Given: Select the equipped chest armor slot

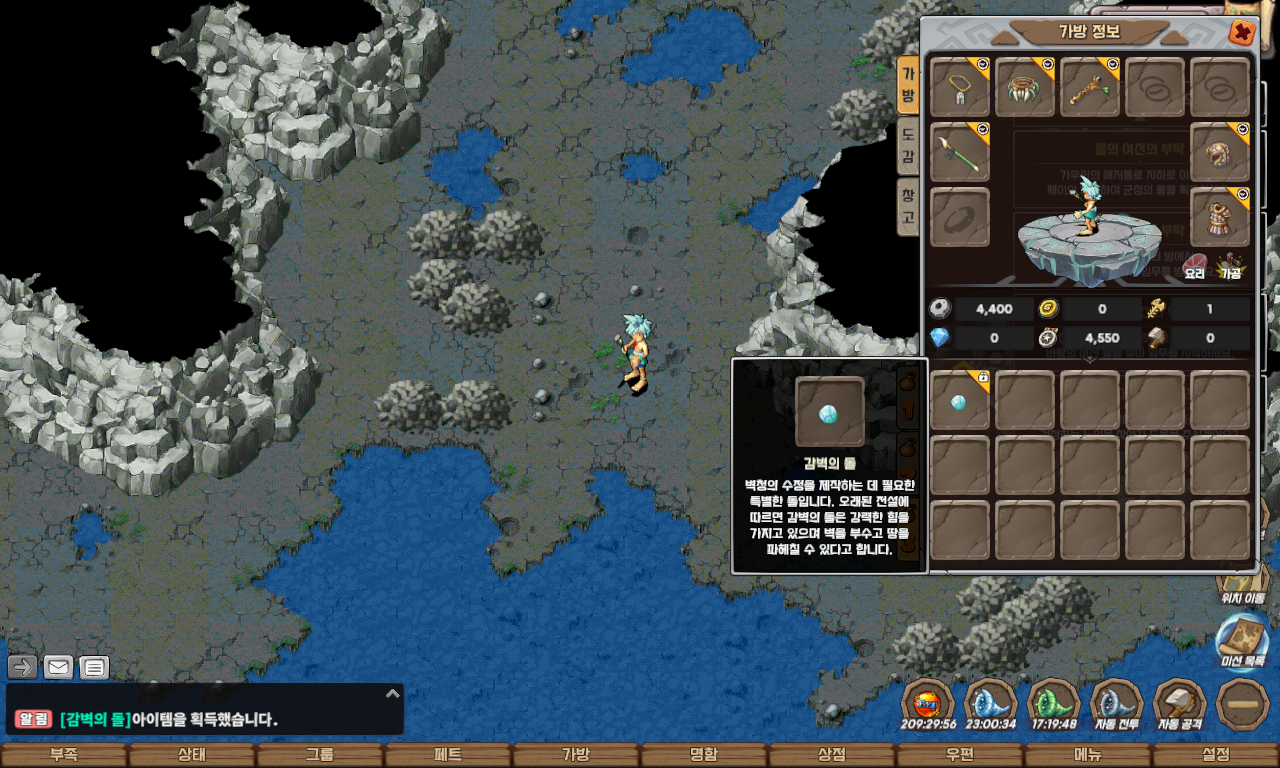Looking at the screenshot, I should pyautogui.click(x=1220, y=217).
